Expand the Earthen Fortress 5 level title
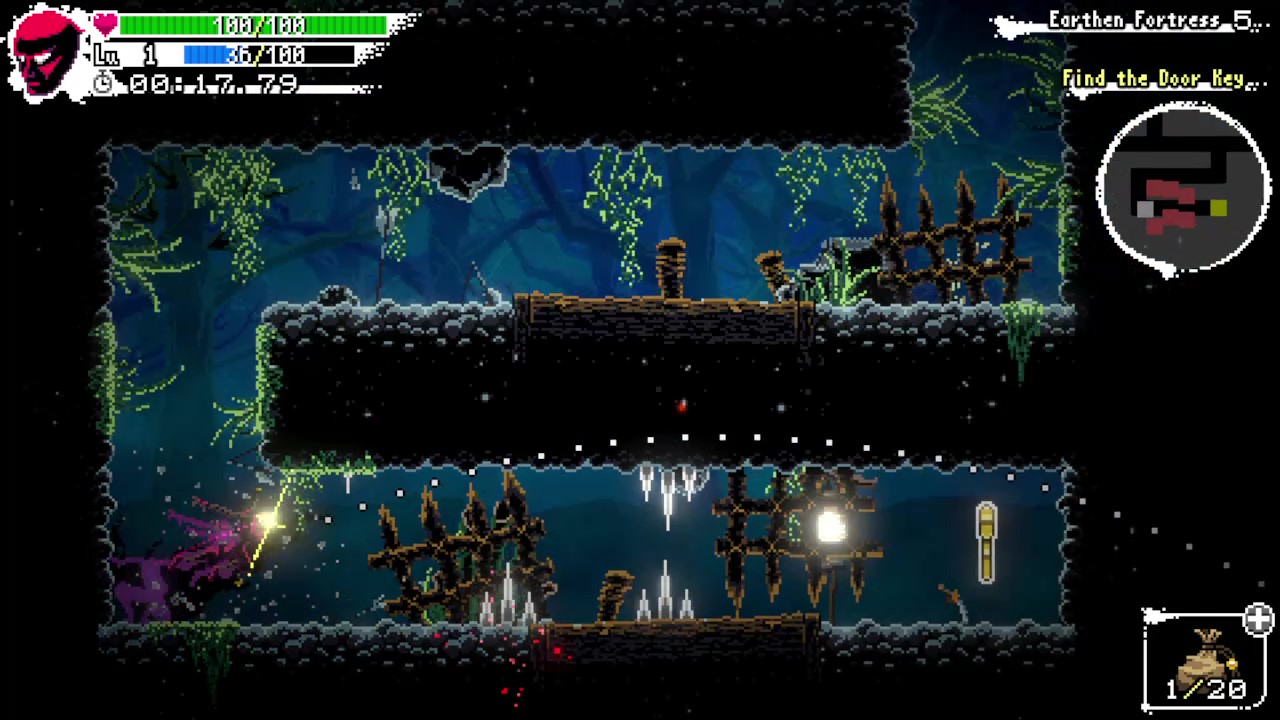Screen dimensions: 1280x720 (1160, 18)
